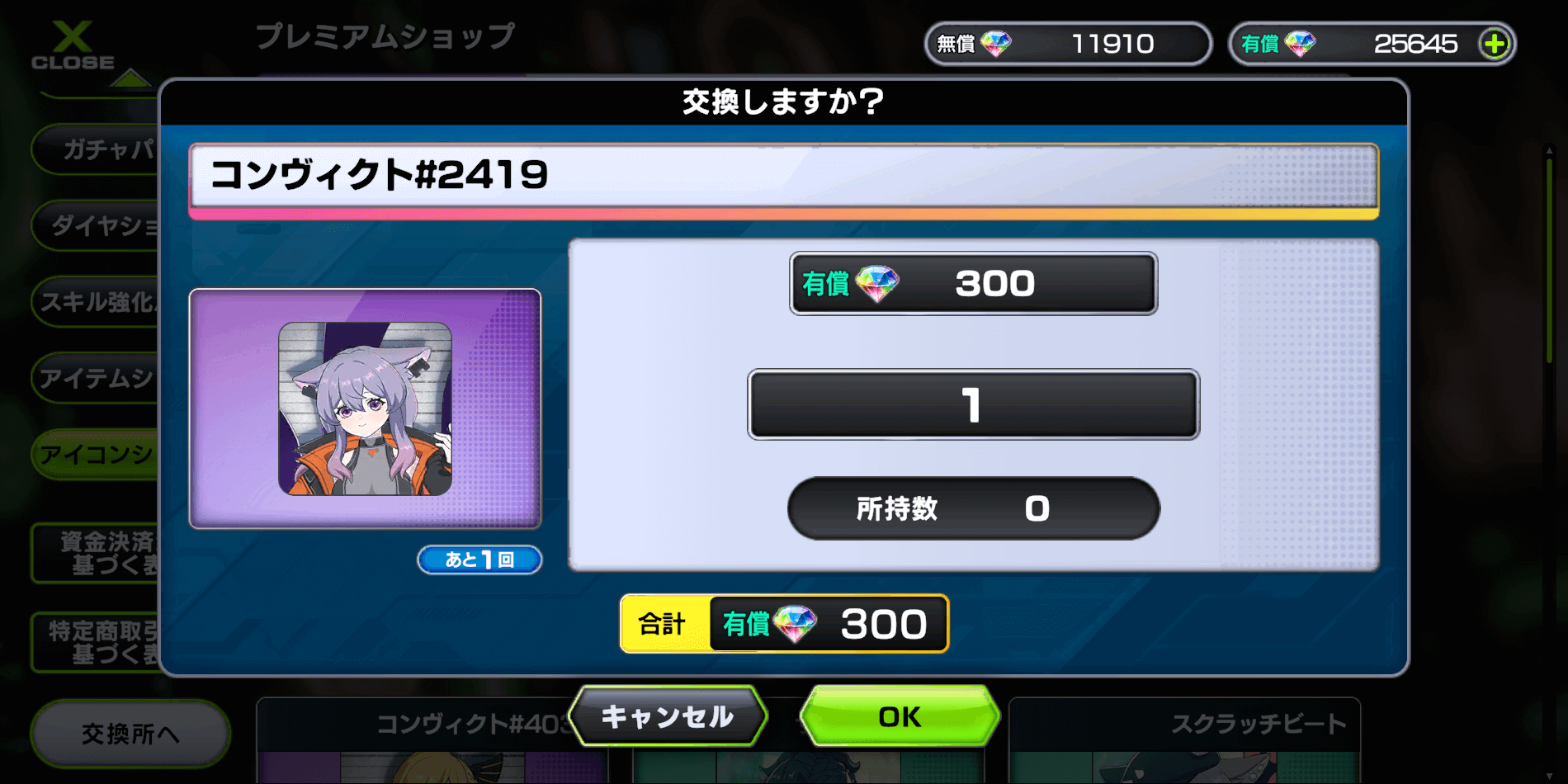The image size is (1568, 784).
Task: Click the 所持数 owned-count display
Action: pos(974,508)
